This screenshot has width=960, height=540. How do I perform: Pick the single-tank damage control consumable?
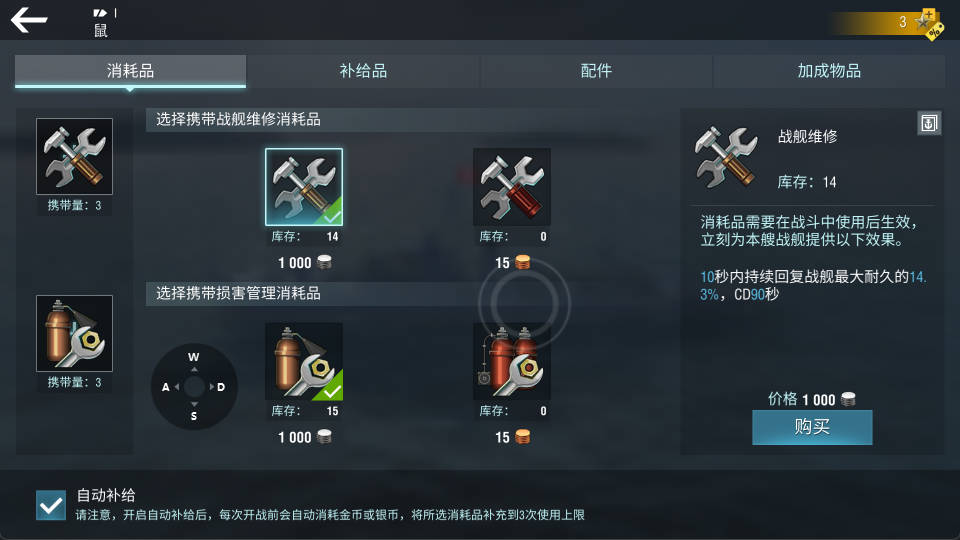pyautogui.click(x=304, y=361)
